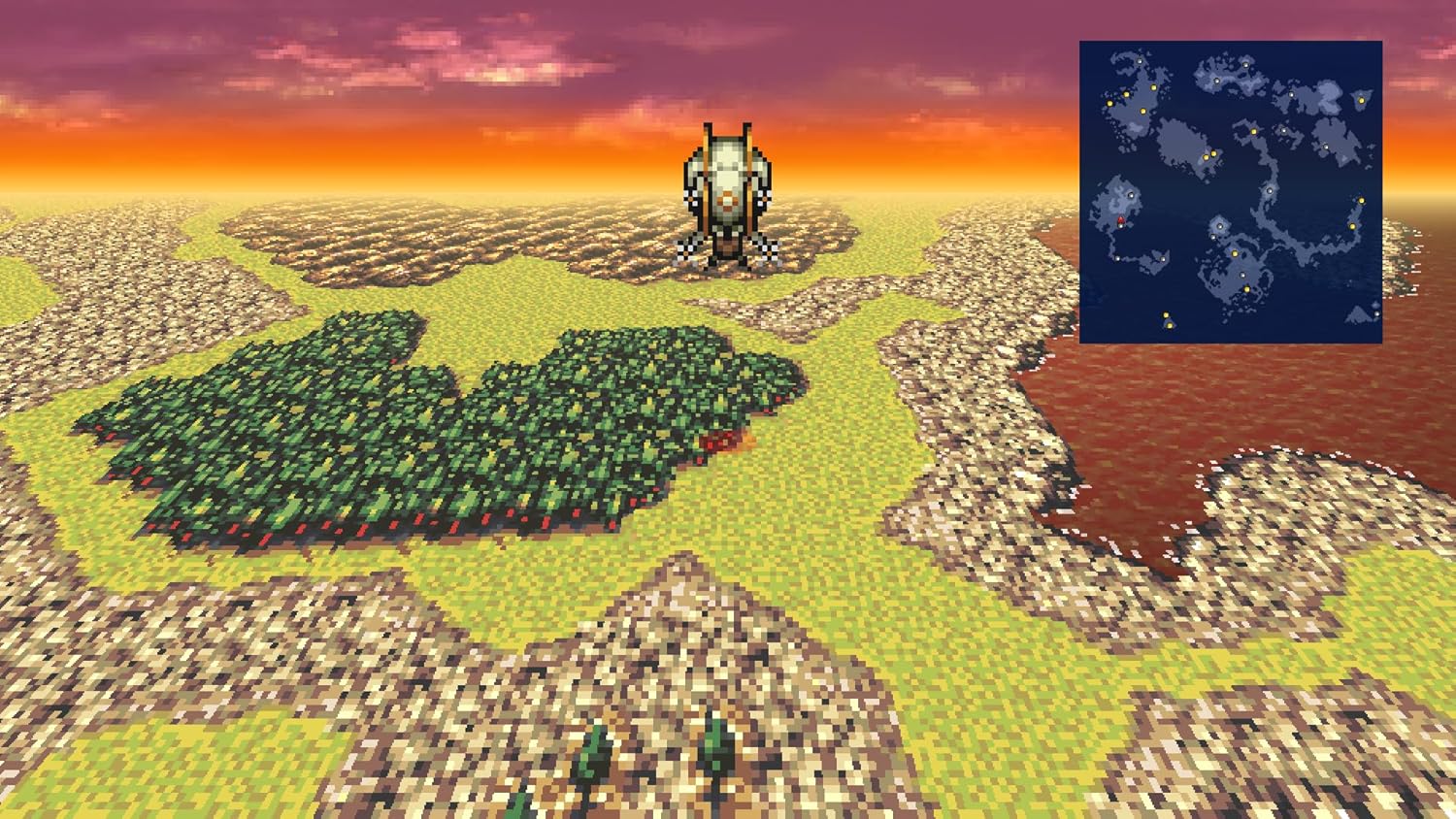The width and height of the screenshot is (1456, 819).
Task: Select the small triangular island at the minimap's bottom-right
Action: tap(1356, 315)
